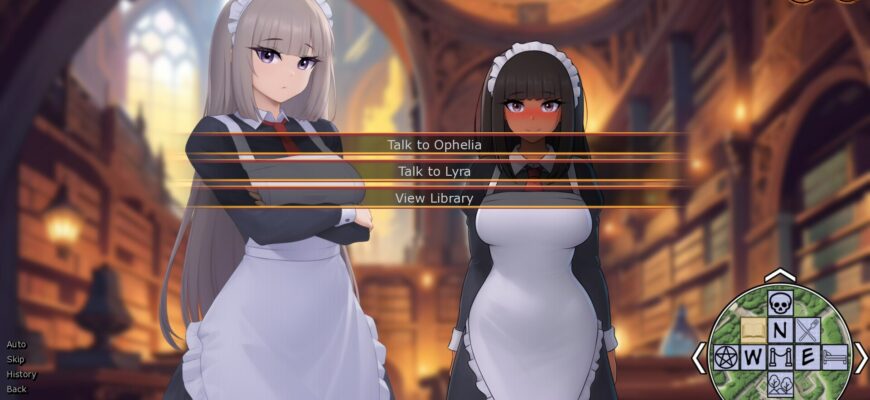This screenshot has width=870, height=400.
Task: Select the rope barrier center tile
Action: (x=780, y=356)
